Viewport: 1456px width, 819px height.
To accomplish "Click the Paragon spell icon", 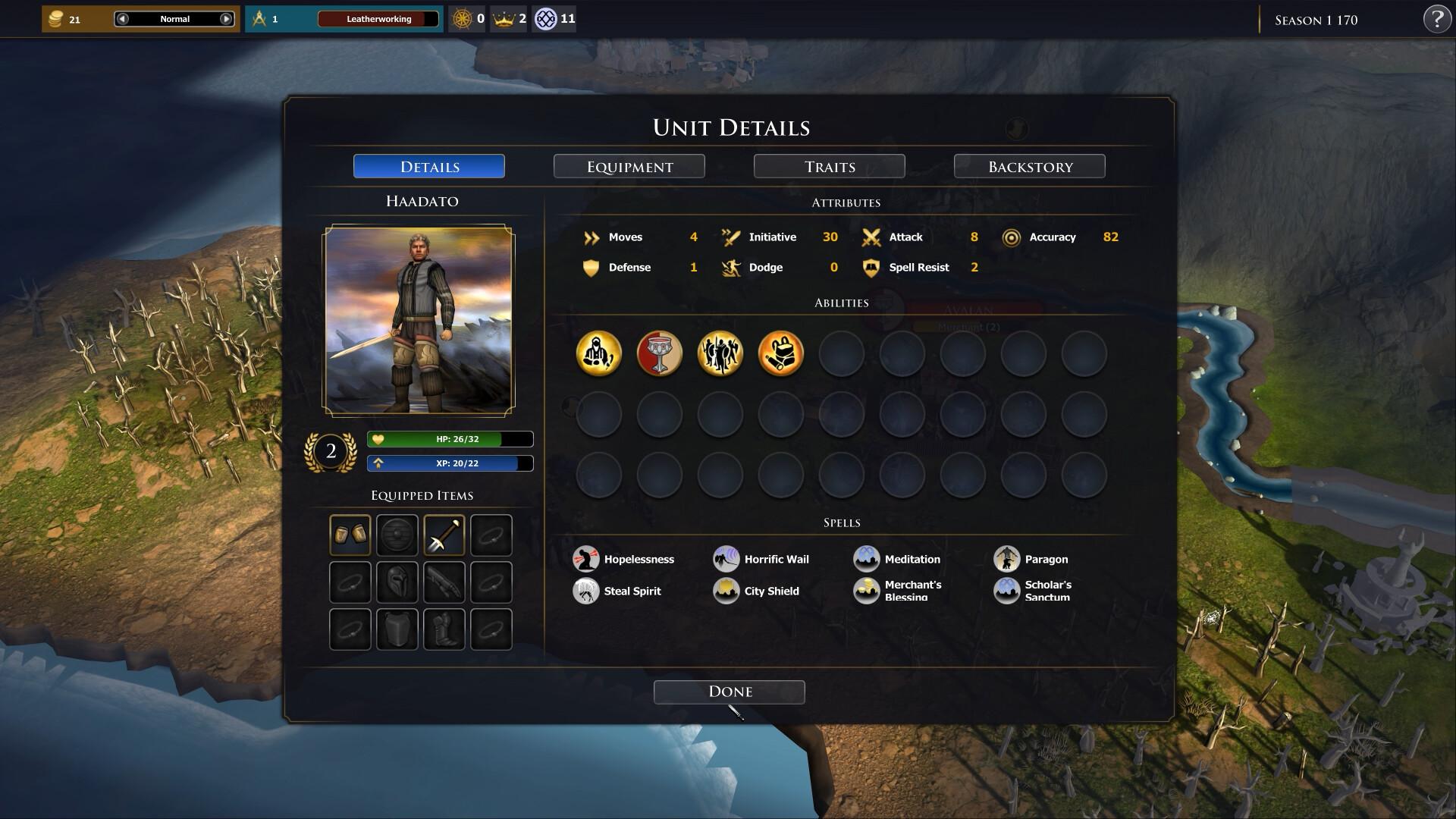I will pos(1007,559).
